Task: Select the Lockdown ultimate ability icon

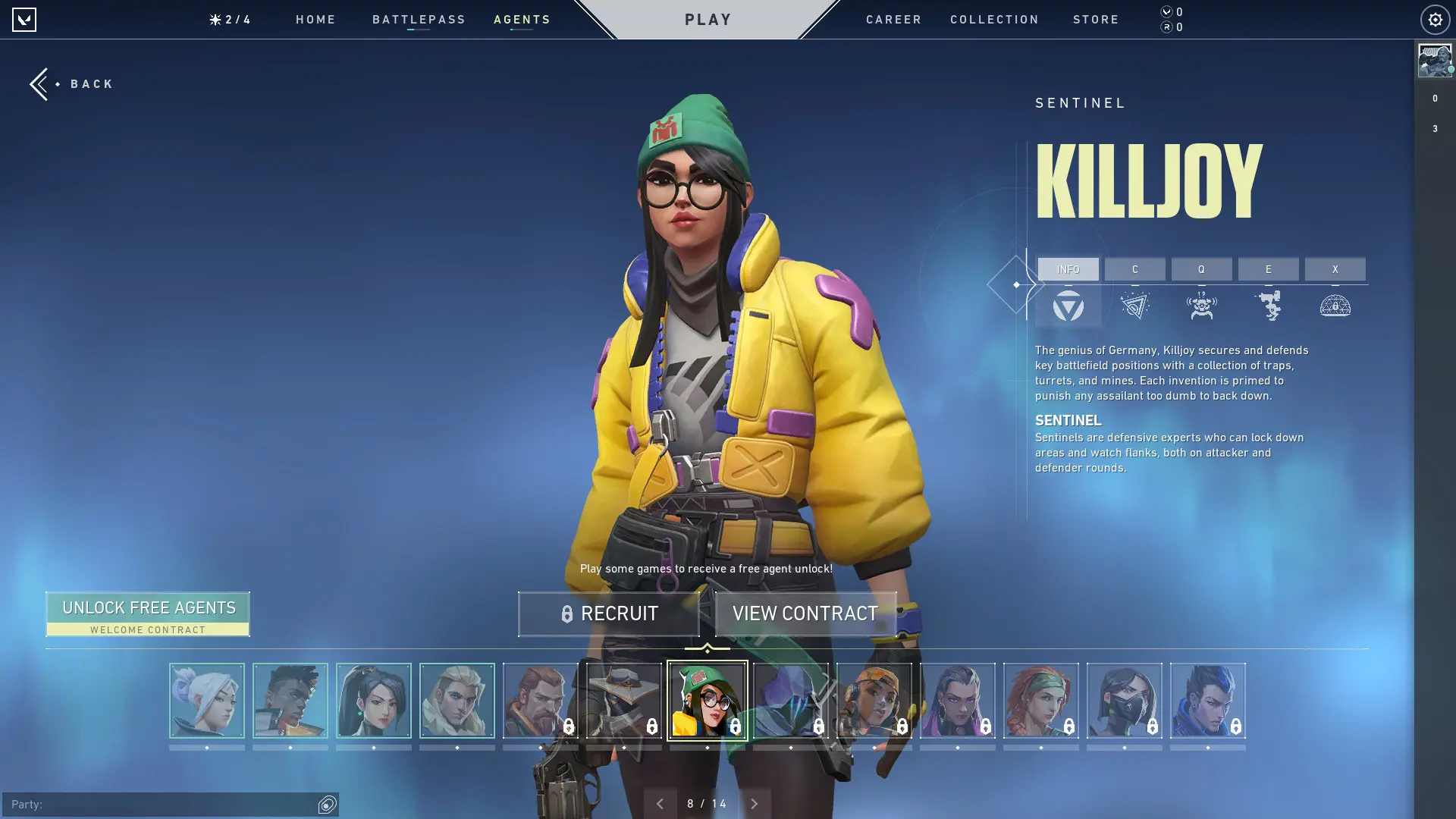Action: point(1336,306)
